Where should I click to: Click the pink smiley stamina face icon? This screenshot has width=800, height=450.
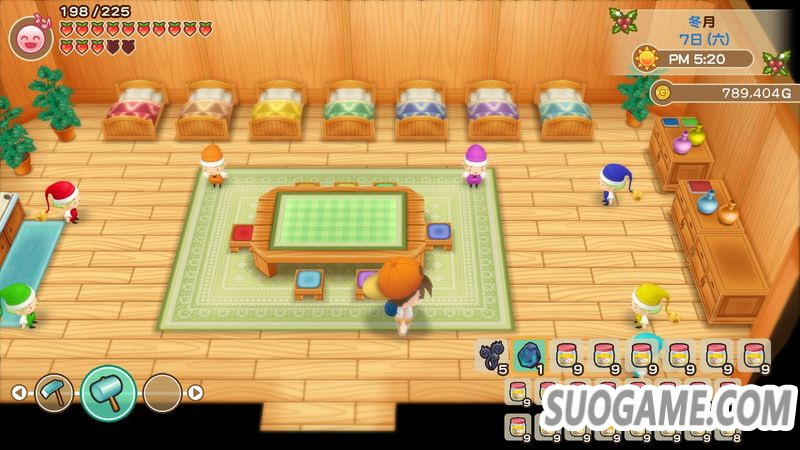(x=30, y=37)
